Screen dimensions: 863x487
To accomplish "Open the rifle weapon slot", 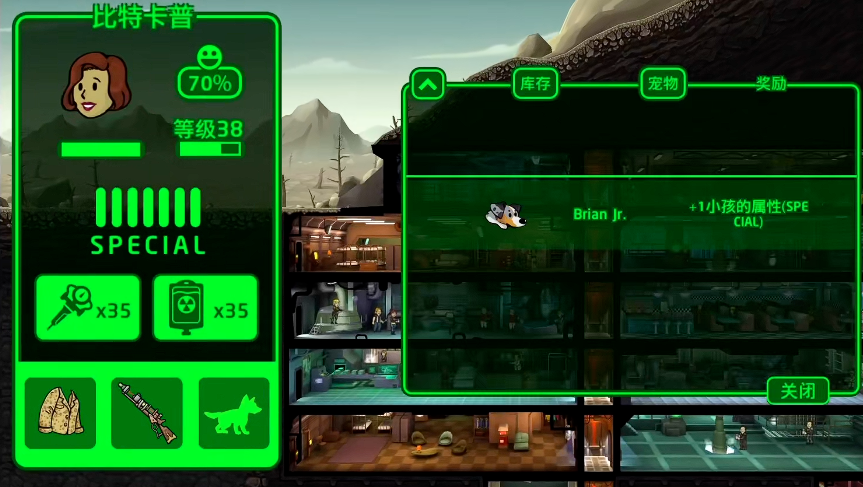I will point(147,412).
